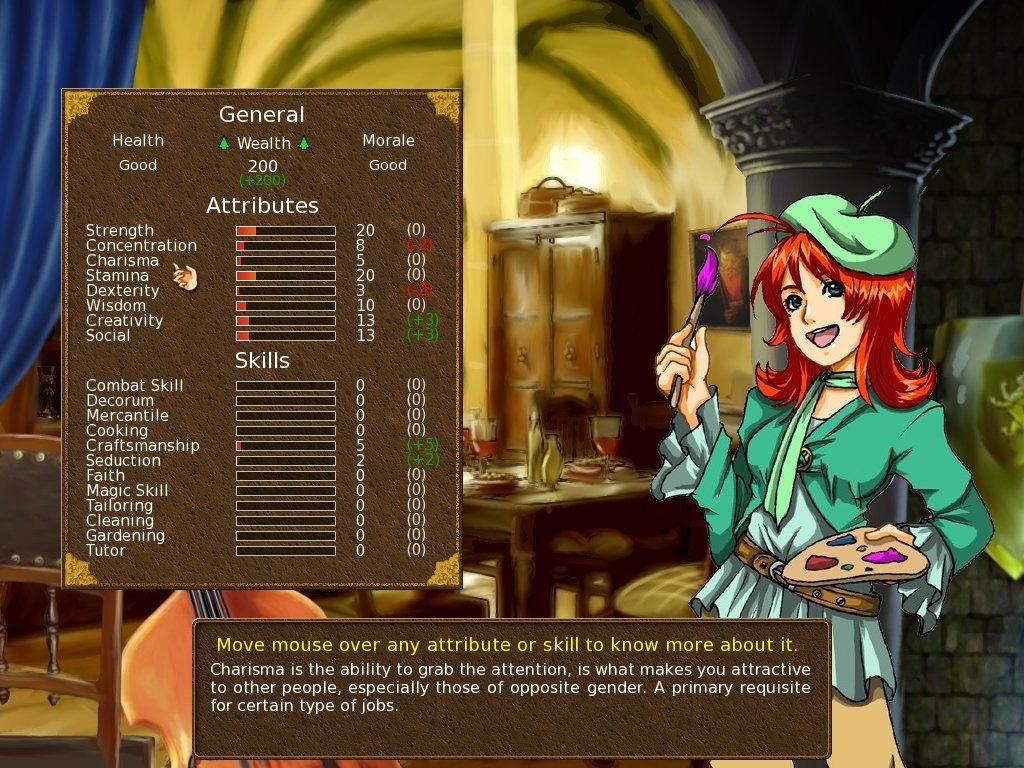Select the Morale label in General
The width and height of the screenshot is (1024, 768).
coord(388,141)
